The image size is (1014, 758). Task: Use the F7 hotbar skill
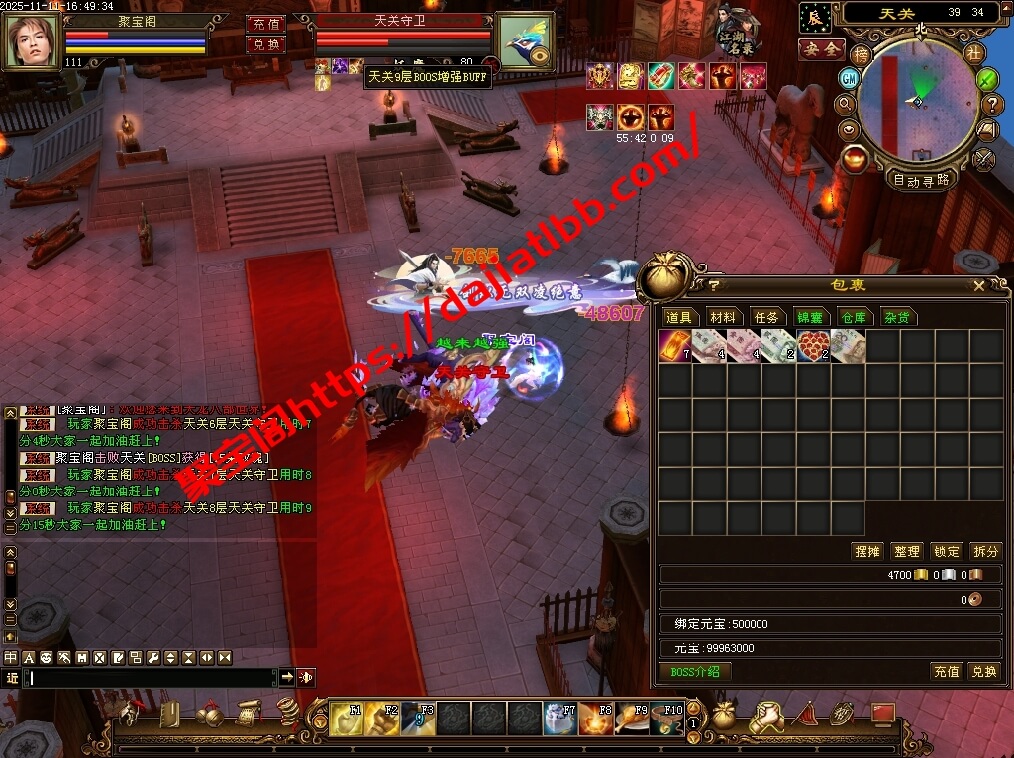559,718
